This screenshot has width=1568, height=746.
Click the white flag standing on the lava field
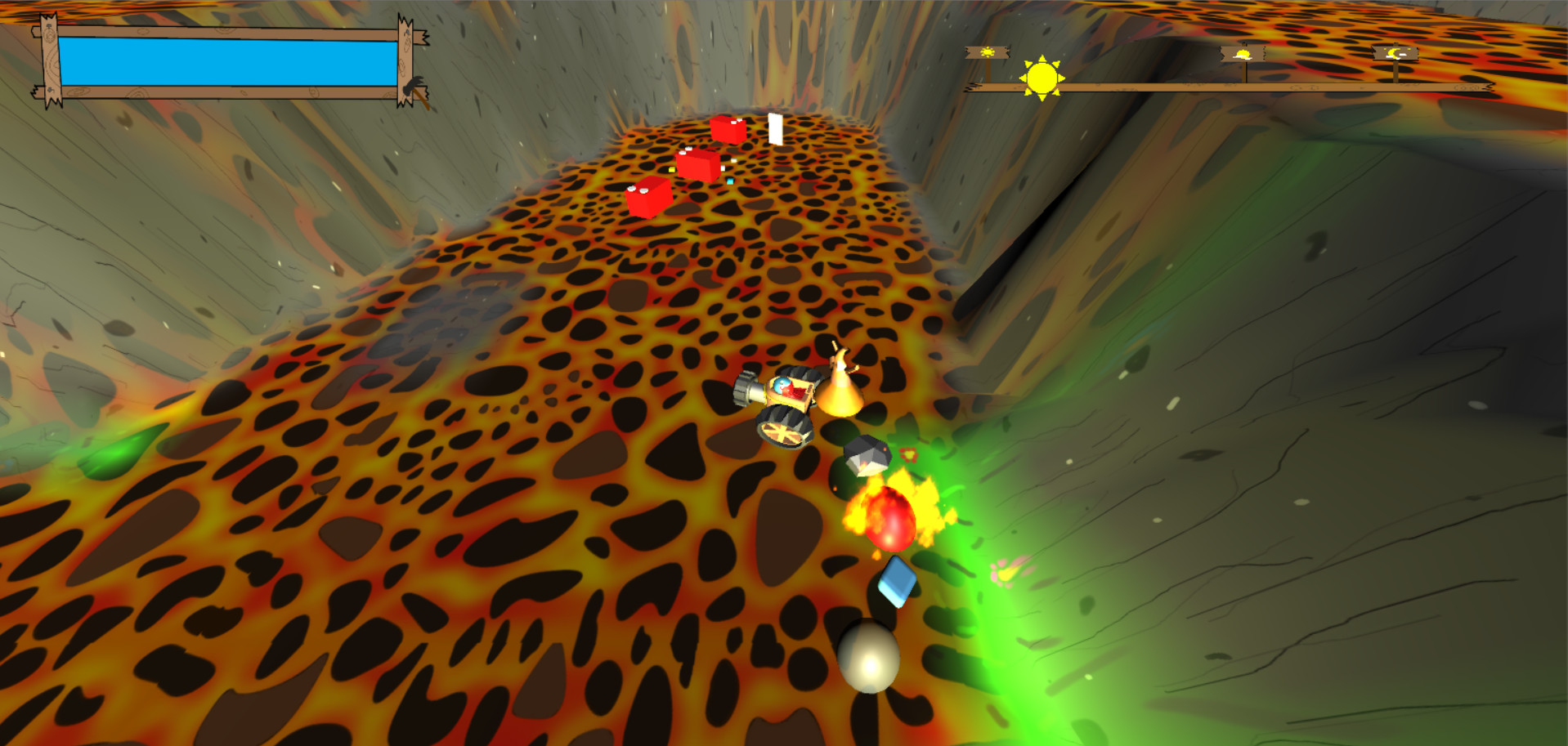tap(775, 129)
